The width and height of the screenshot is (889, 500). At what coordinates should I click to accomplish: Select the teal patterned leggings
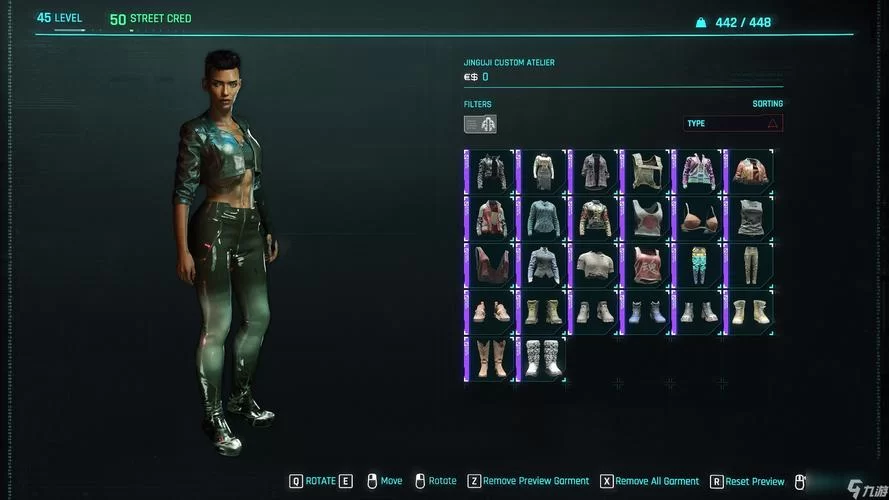click(699, 265)
